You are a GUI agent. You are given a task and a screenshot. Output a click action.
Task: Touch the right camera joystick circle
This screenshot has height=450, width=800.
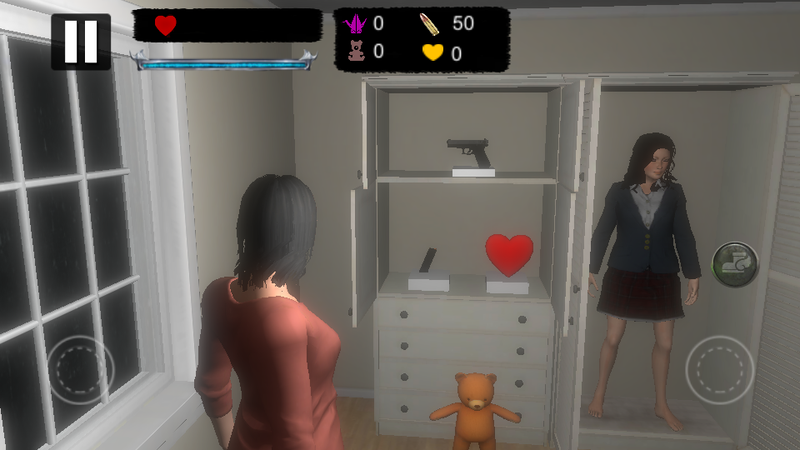click(719, 369)
